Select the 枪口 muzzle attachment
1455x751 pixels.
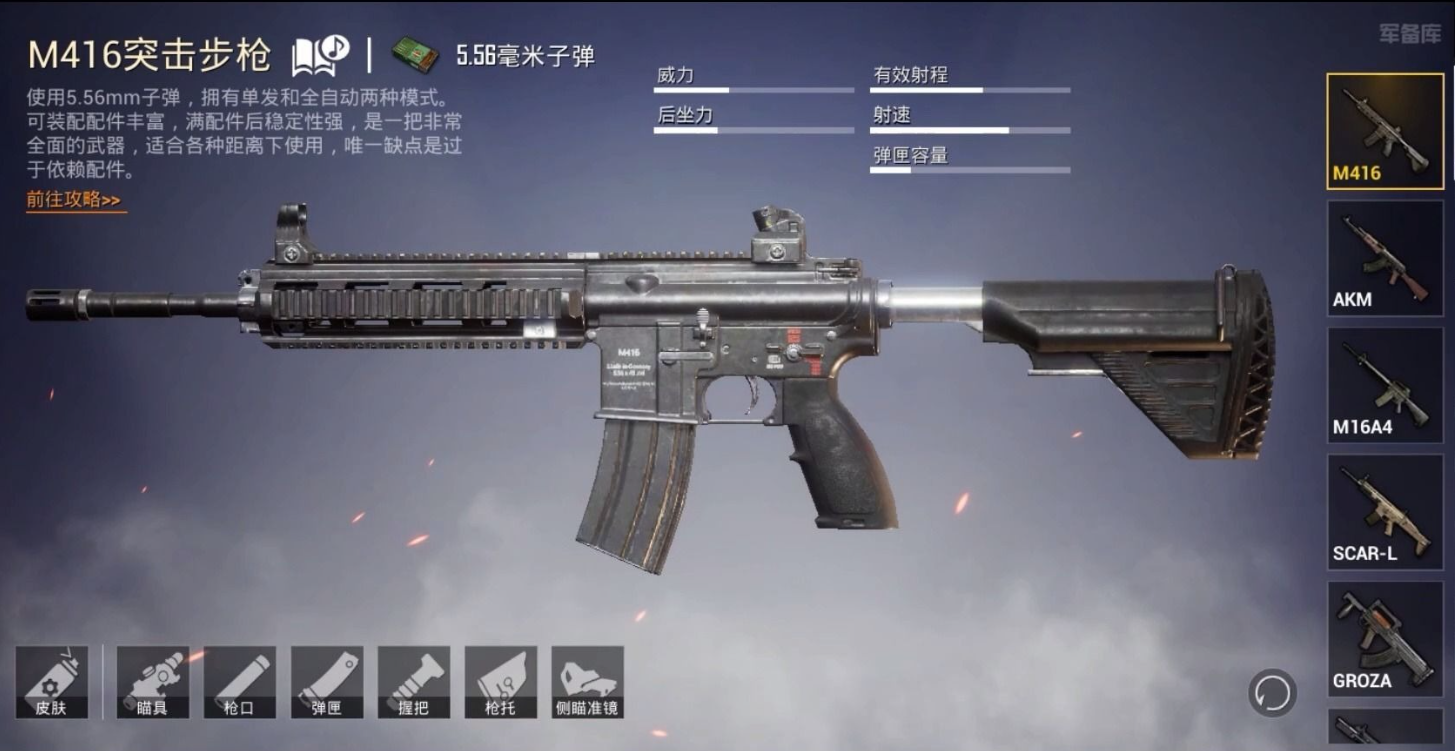(x=240, y=681)
